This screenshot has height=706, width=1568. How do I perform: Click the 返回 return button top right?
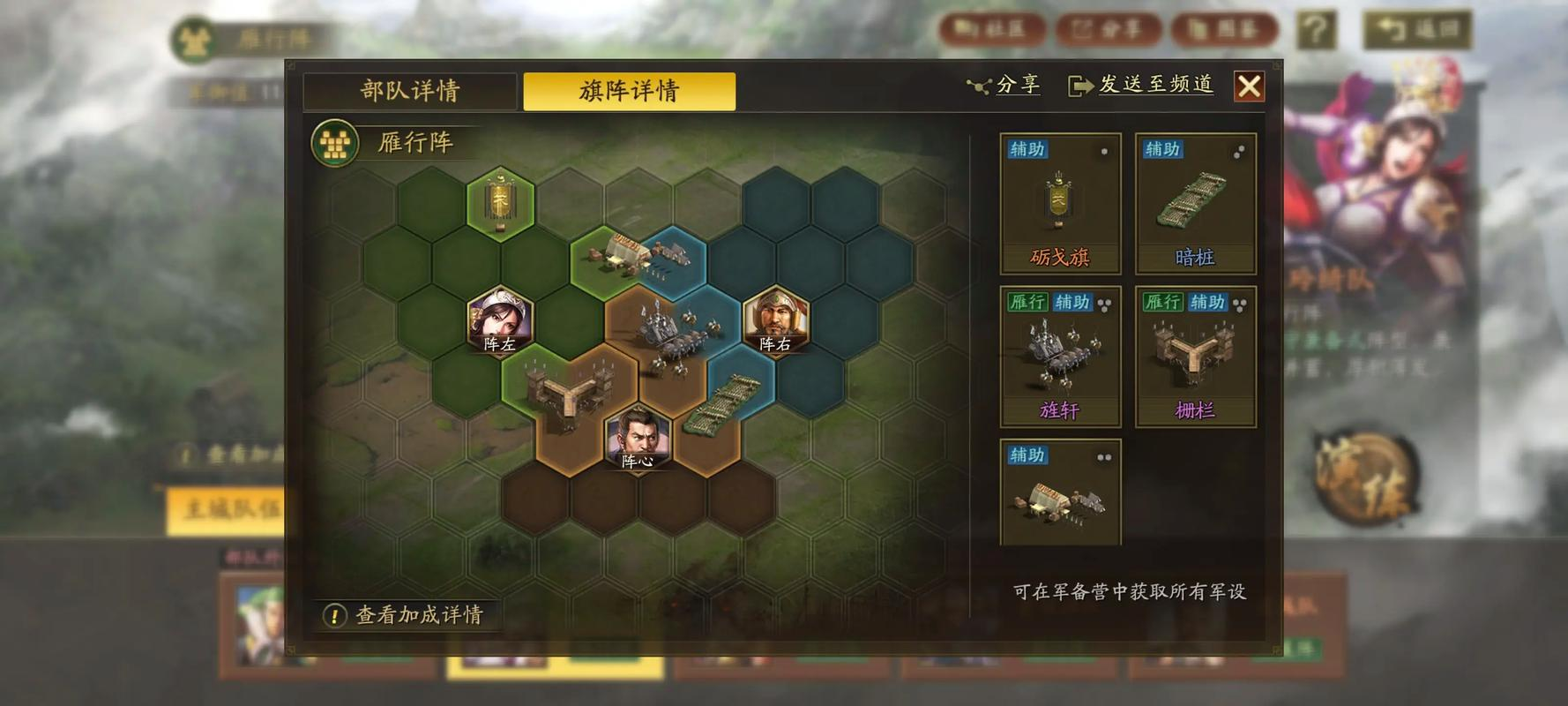pyautogui.click(x=1417, y=27)
